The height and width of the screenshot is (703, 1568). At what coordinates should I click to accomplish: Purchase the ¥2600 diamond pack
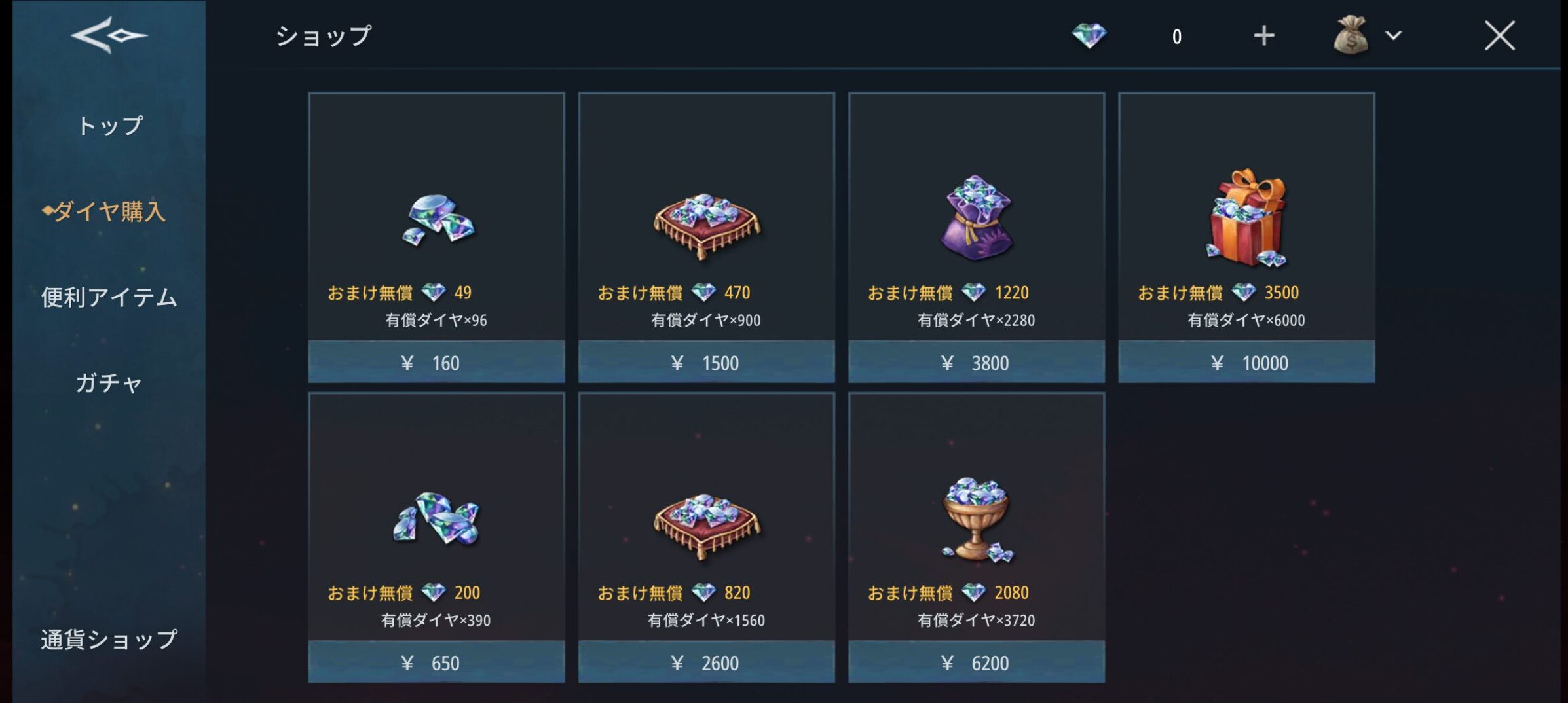pos(706,662)
